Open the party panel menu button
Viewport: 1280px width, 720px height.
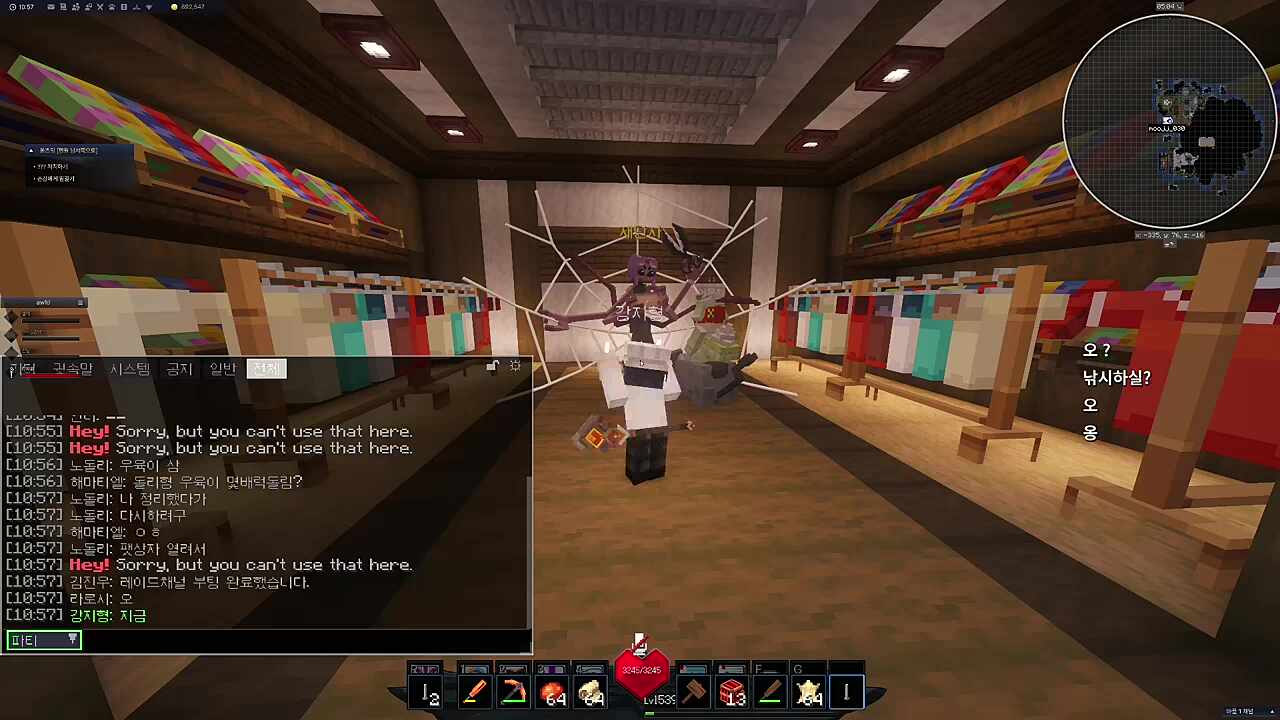(81, 302)
